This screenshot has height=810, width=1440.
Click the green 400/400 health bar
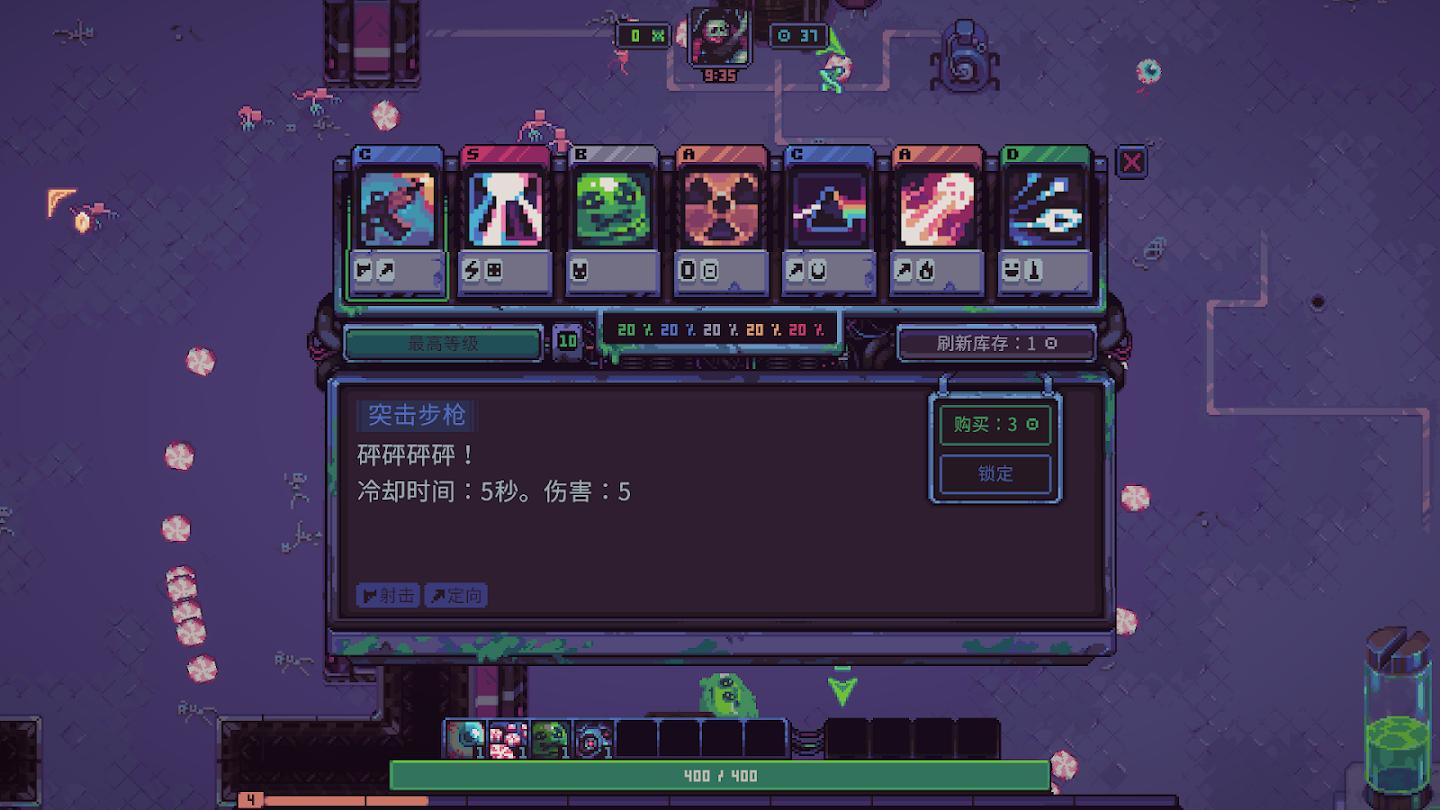pos(720,775)
